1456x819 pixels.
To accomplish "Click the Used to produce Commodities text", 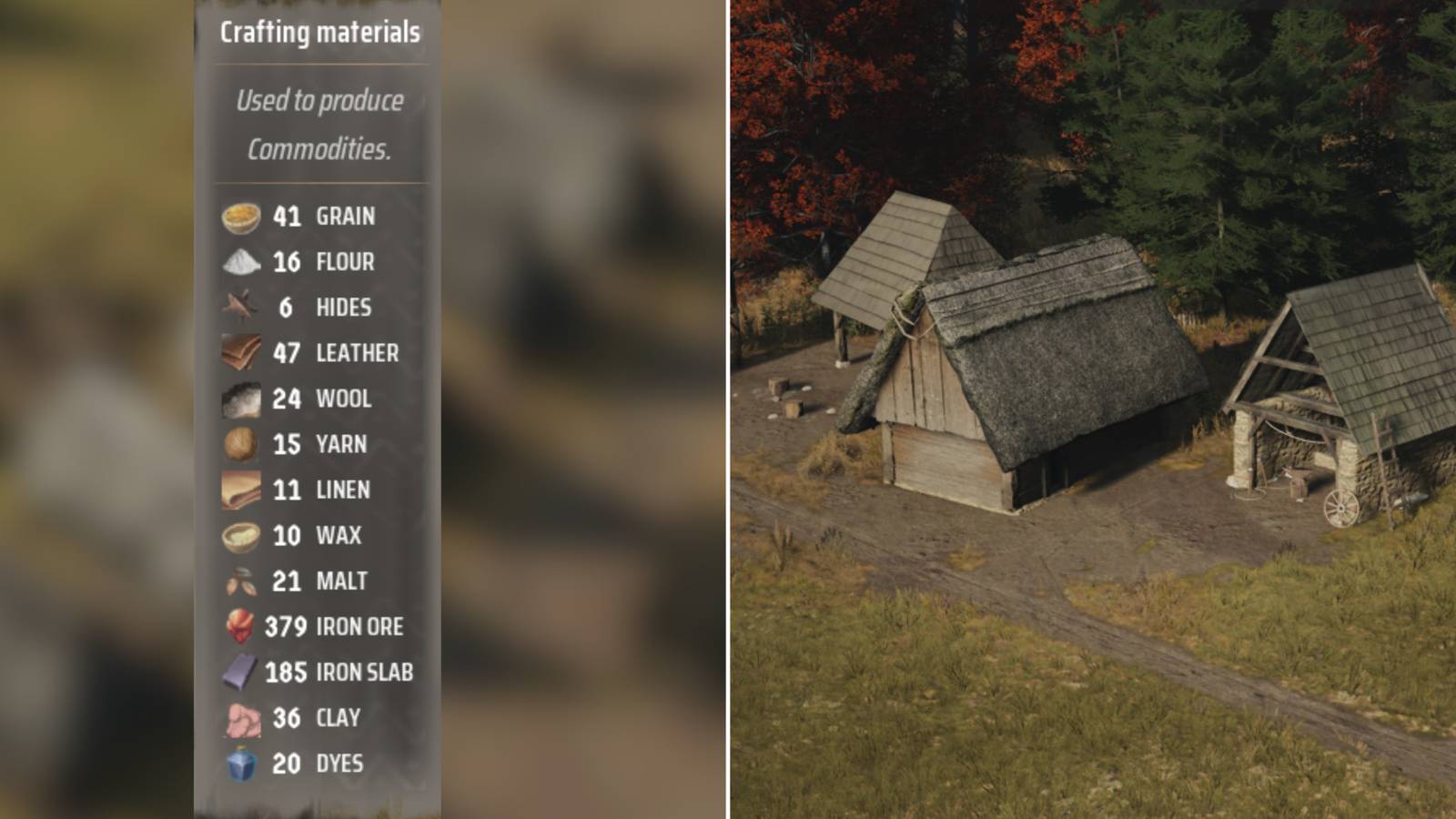I will click(x=322, y=125).
